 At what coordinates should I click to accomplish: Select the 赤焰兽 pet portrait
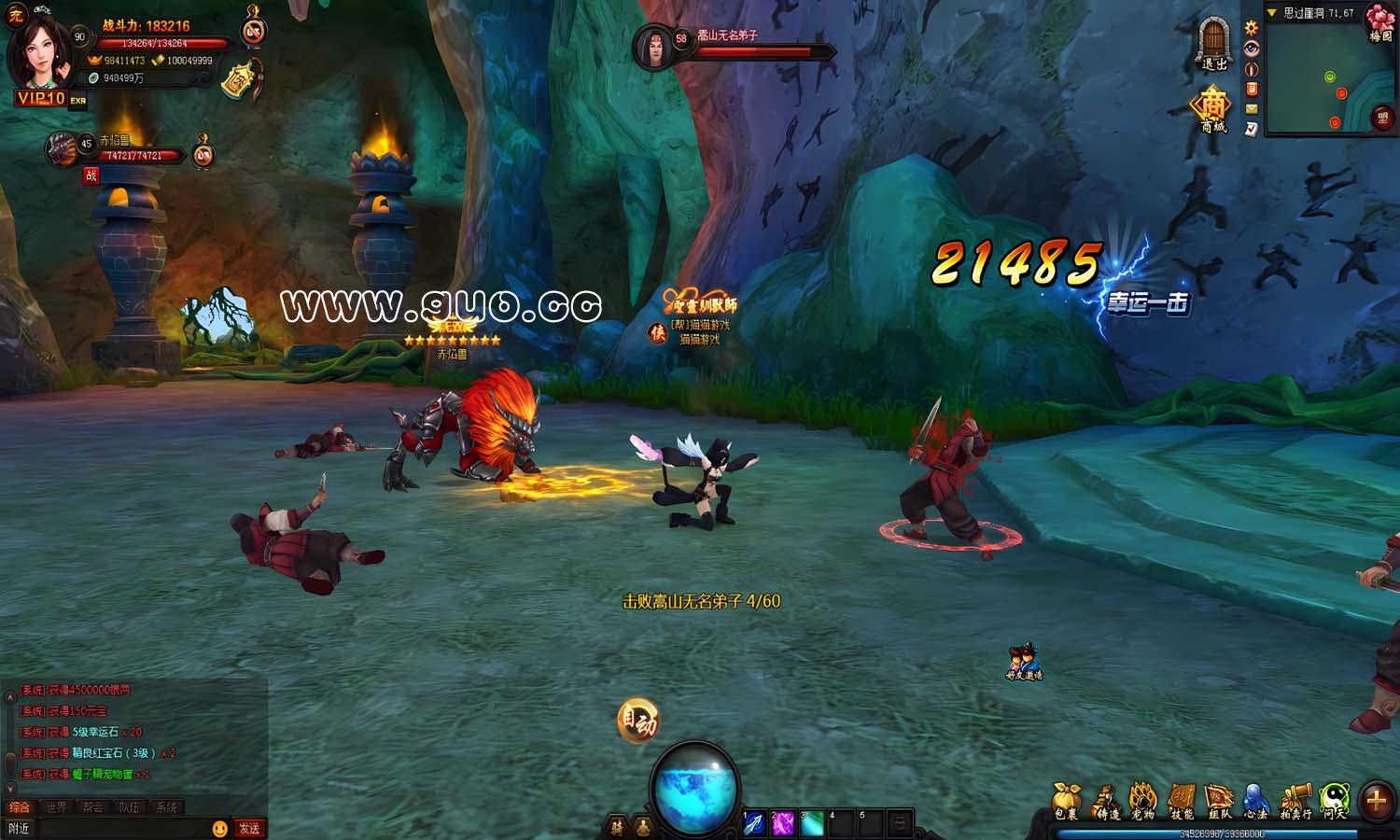pos(63,149)
